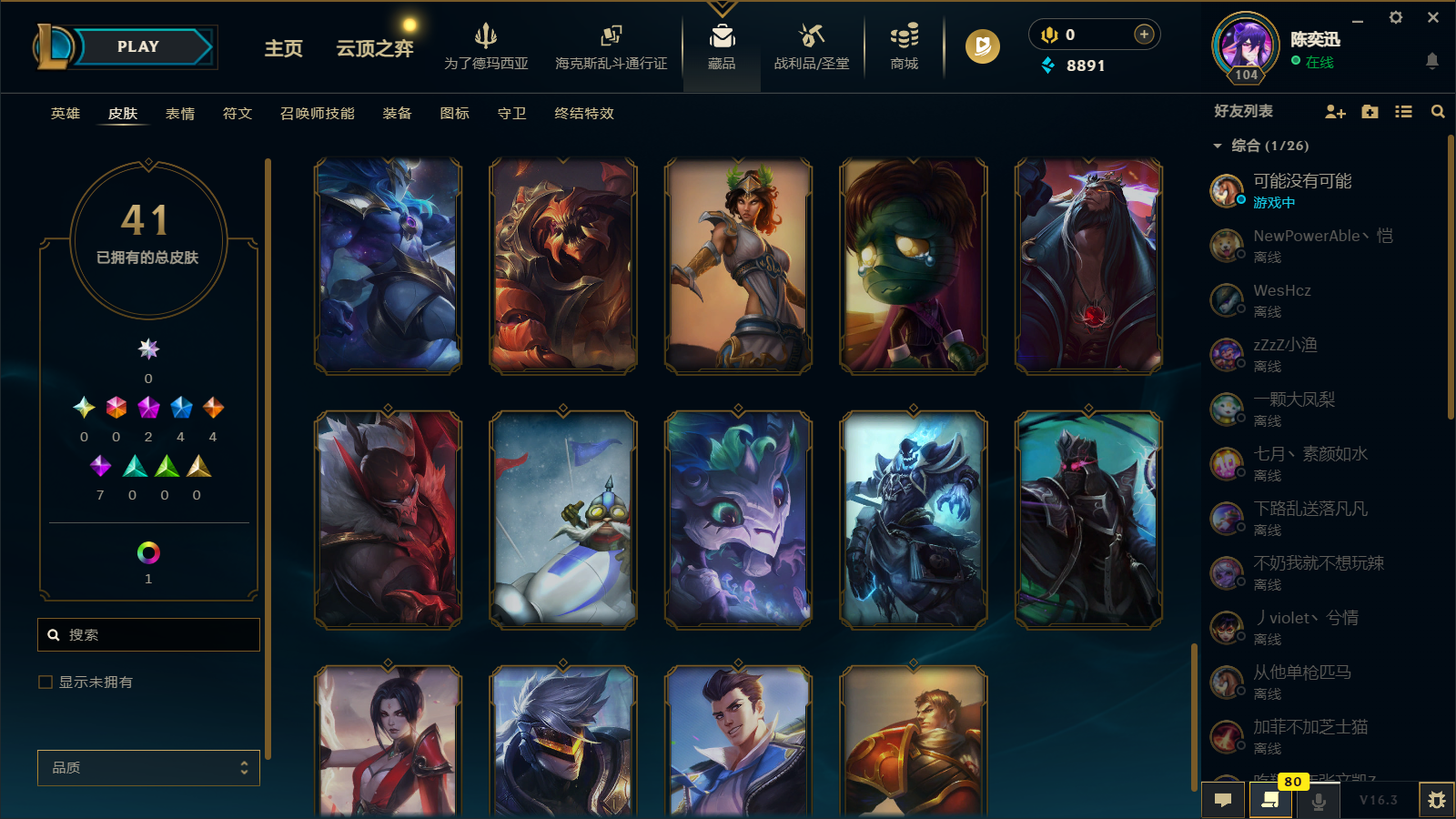The width and height of the screenshot is (1456, 819).
Task: Click the add friend icon
Action: click(x=1335, y=112)
